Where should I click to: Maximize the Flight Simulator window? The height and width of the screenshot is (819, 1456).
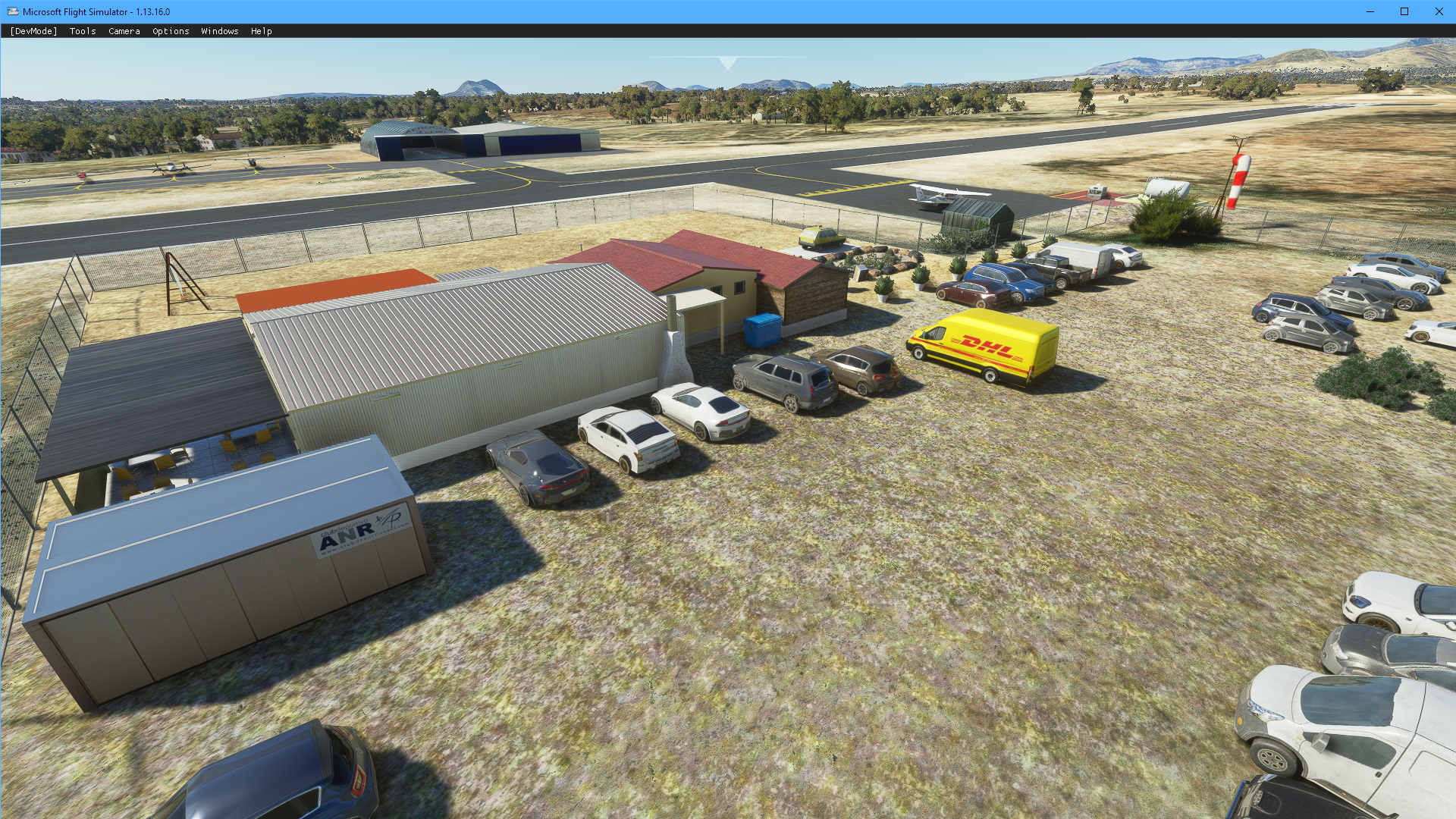click(x=1404, y=11)
